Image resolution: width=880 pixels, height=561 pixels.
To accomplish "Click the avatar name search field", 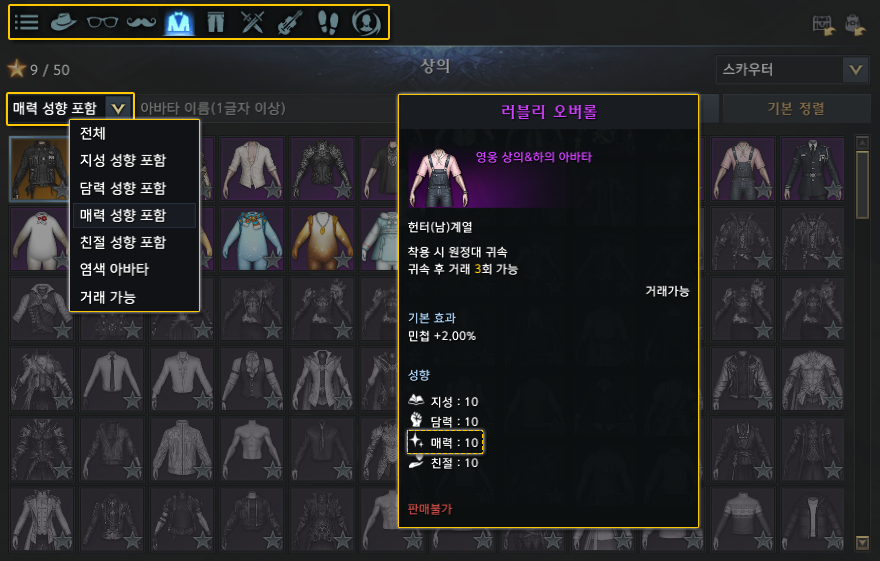I will [262, 108].
